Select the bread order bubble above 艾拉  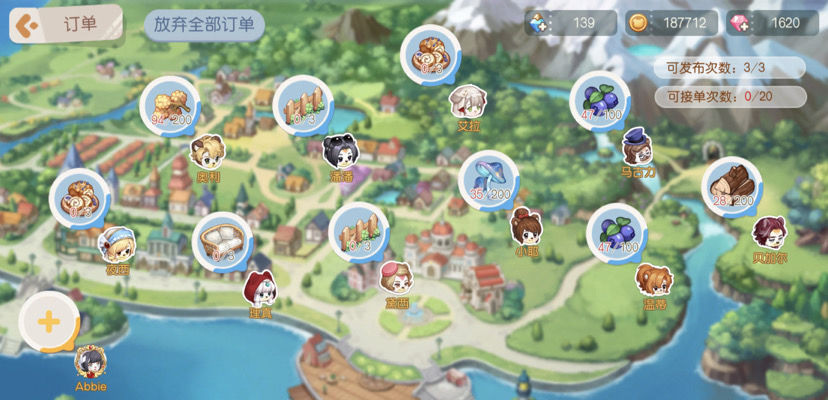[431, 54]
